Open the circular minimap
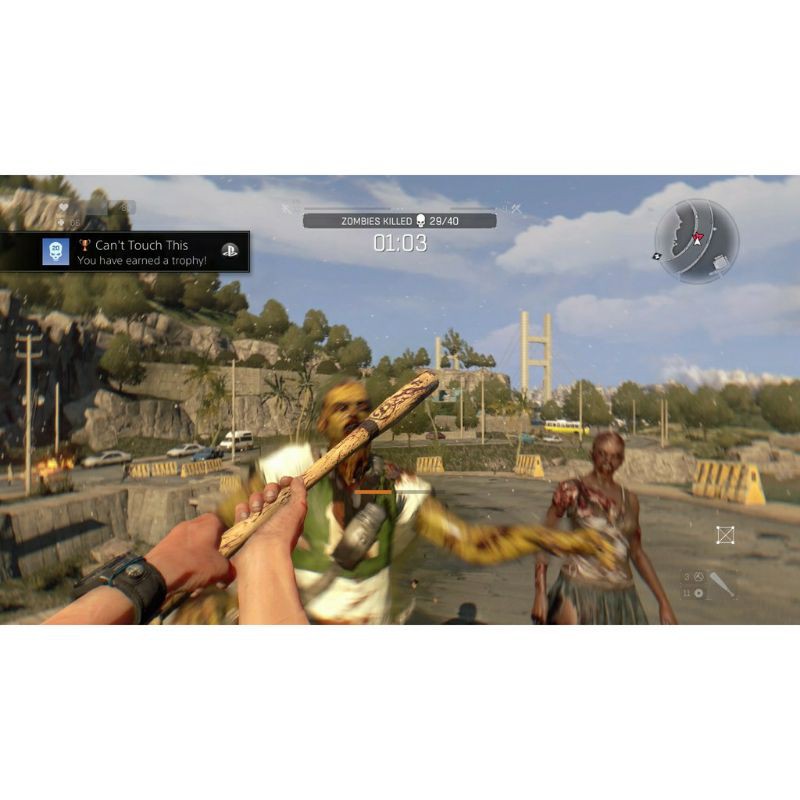The image size is (800, 800). point(697,241)
